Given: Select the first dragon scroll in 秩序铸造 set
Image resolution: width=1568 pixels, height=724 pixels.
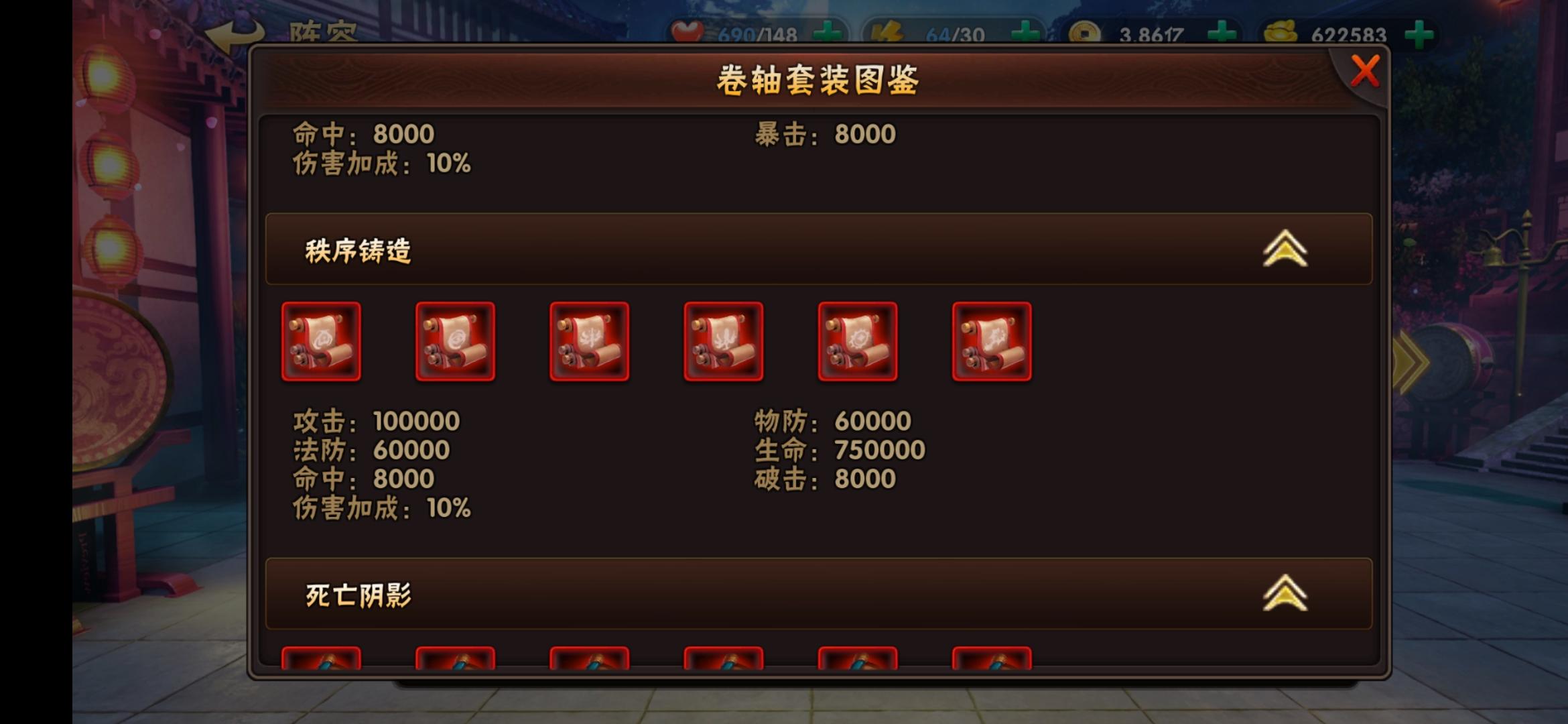Looking at the screenshot, I should pyautogui.click(x=322, y=341).
